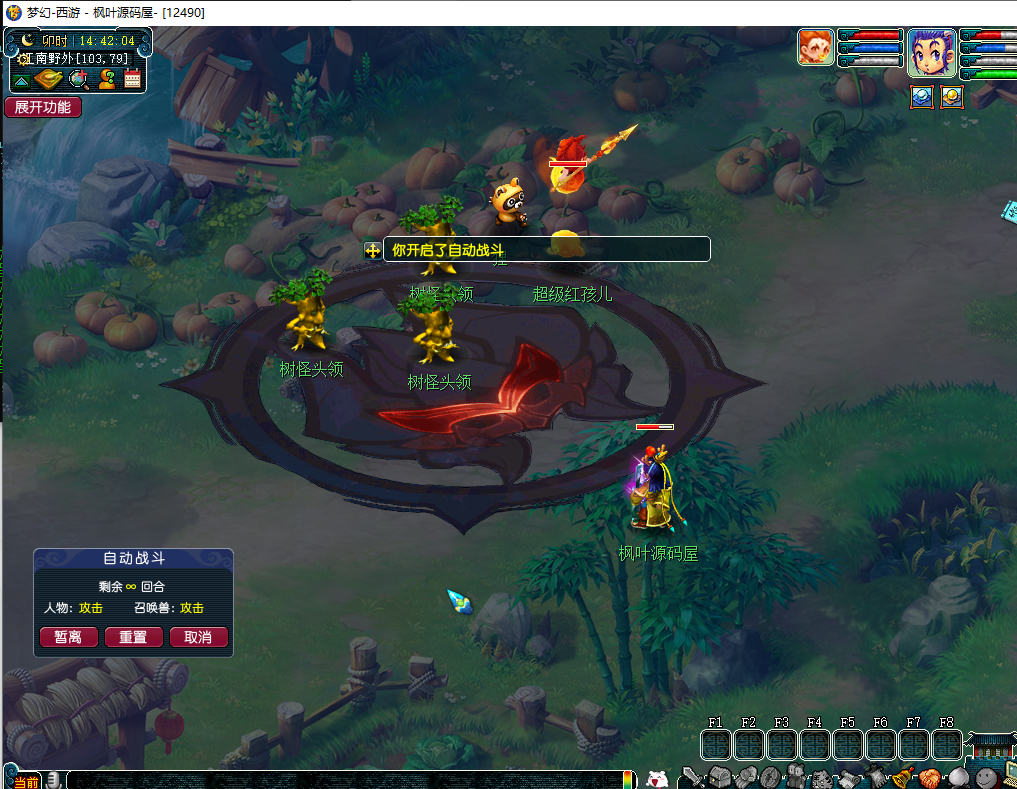1017x789 pixels.
Task: Click the scroll icon in bottom toolbar
Action: (x=850, y=778)
